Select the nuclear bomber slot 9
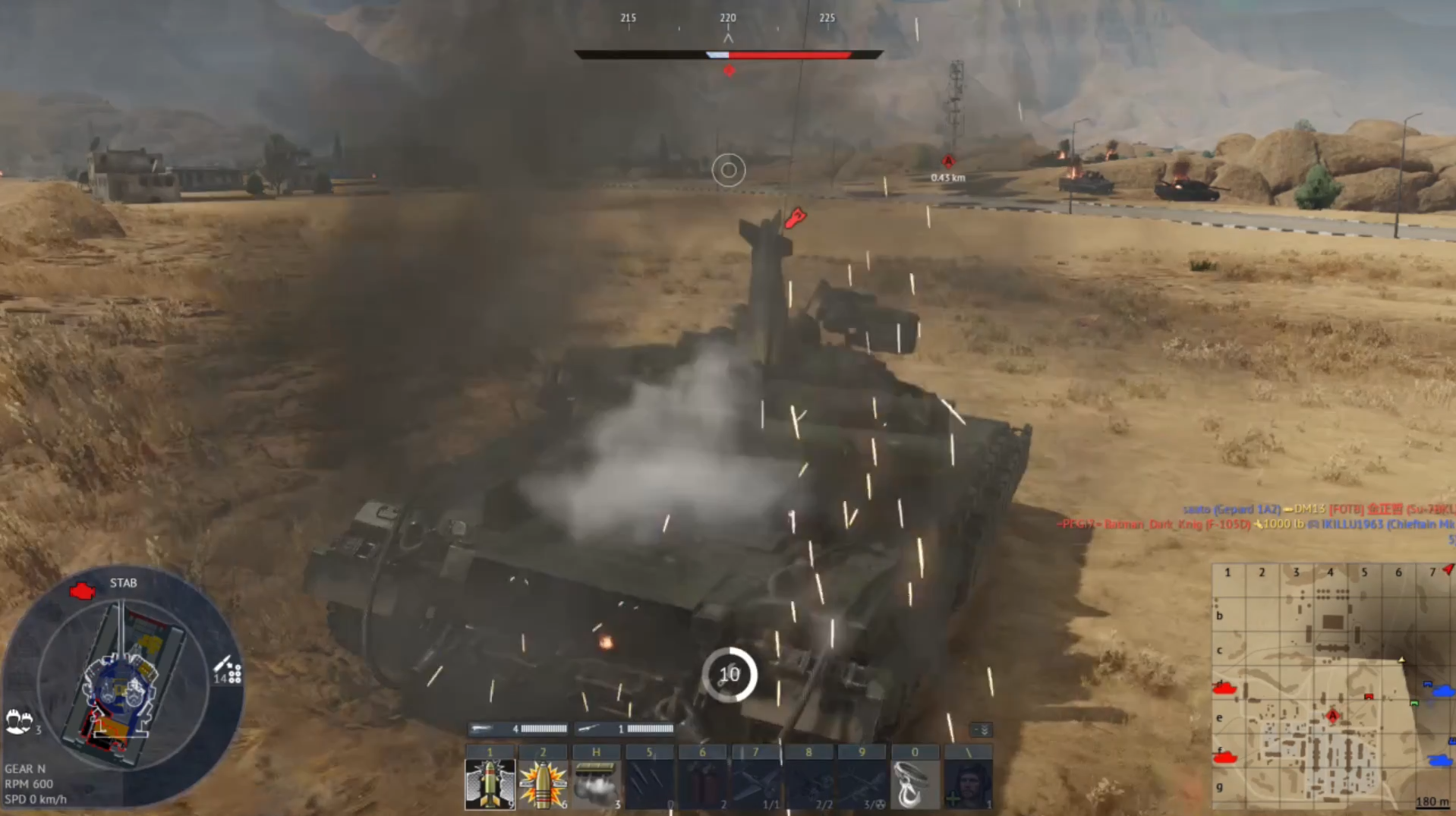1456x816 pixels. [862, 783]
